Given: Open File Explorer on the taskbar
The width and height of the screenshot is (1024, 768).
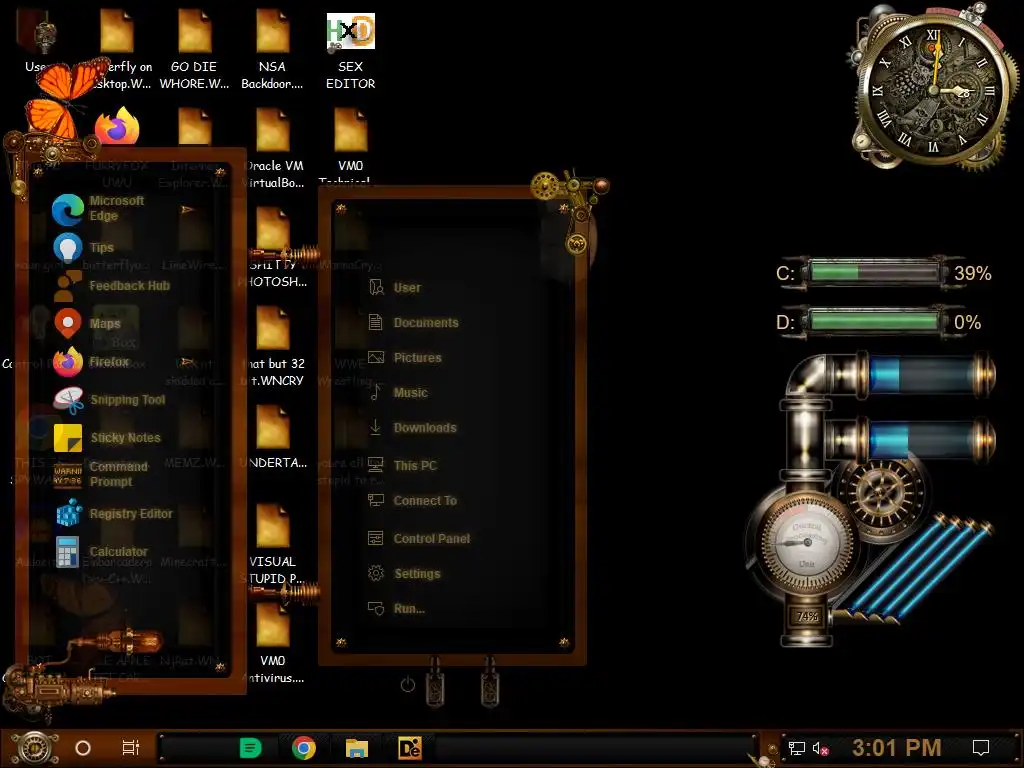Looking at the screenshot, I should 356,748.
